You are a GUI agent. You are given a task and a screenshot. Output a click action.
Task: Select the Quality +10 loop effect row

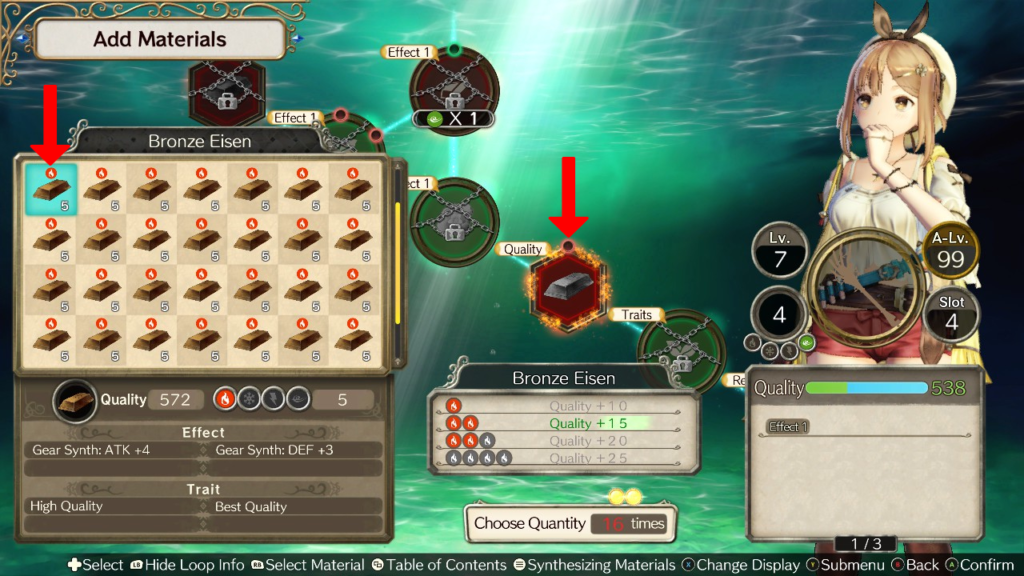click(x=565, y=406)
